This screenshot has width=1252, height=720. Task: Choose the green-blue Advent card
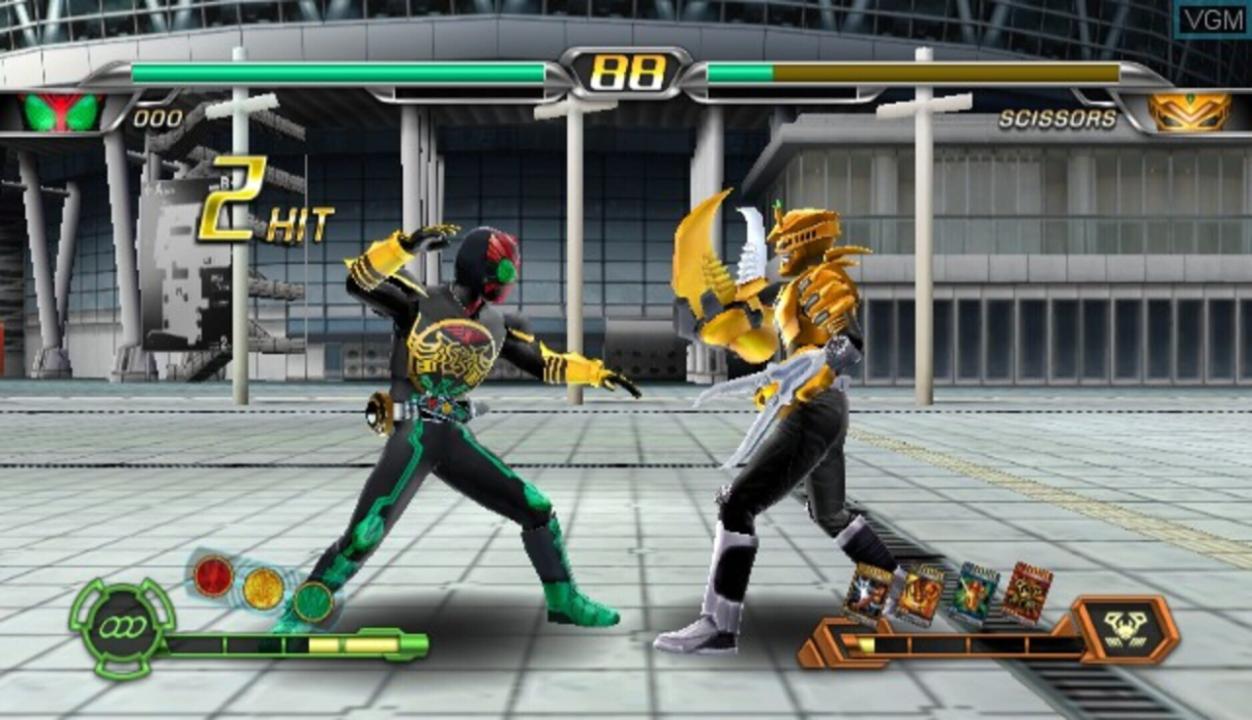[x=975, y=593]
